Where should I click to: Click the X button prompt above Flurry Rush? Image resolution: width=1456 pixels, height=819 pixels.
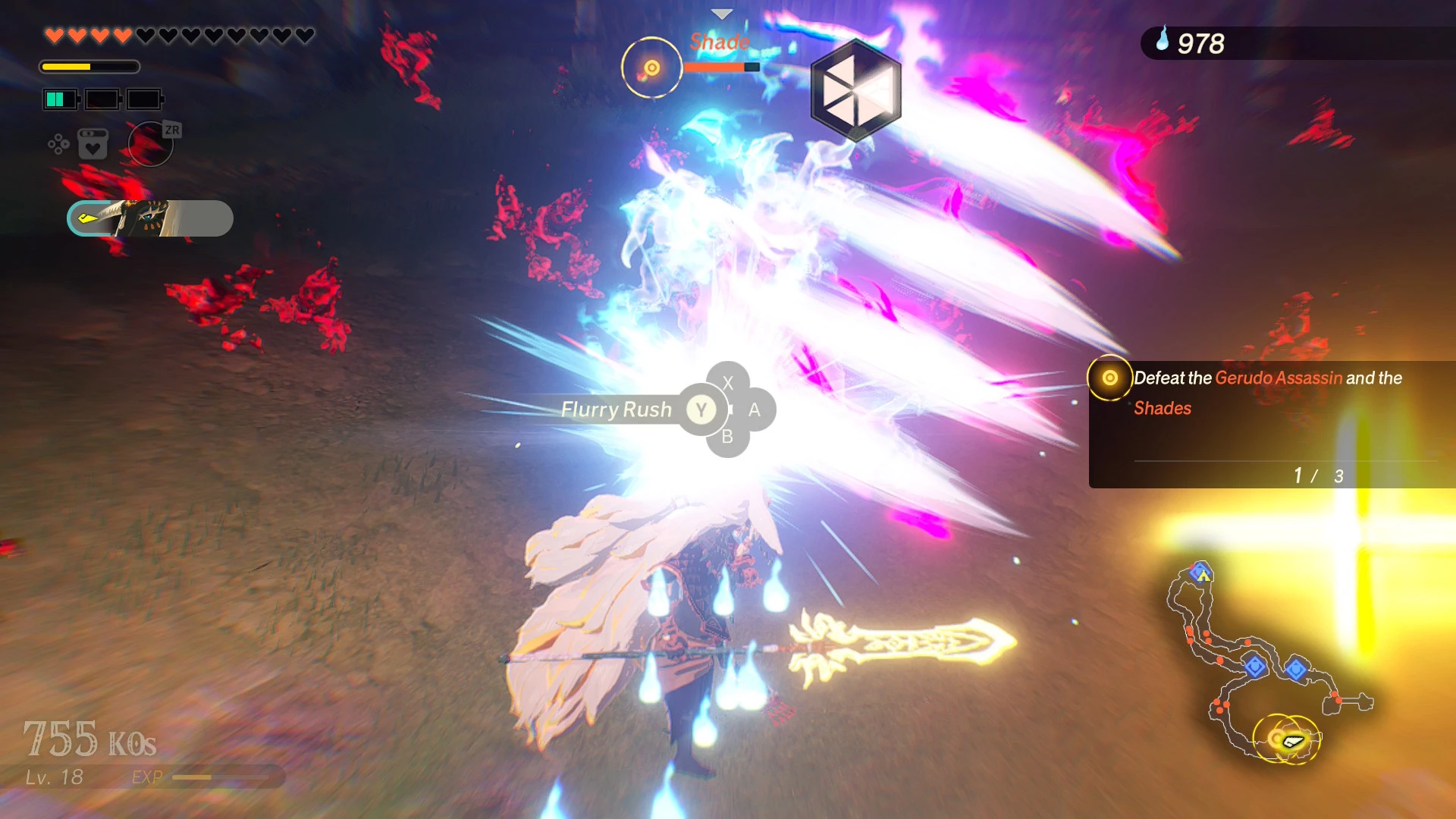[x=726, y=382]
